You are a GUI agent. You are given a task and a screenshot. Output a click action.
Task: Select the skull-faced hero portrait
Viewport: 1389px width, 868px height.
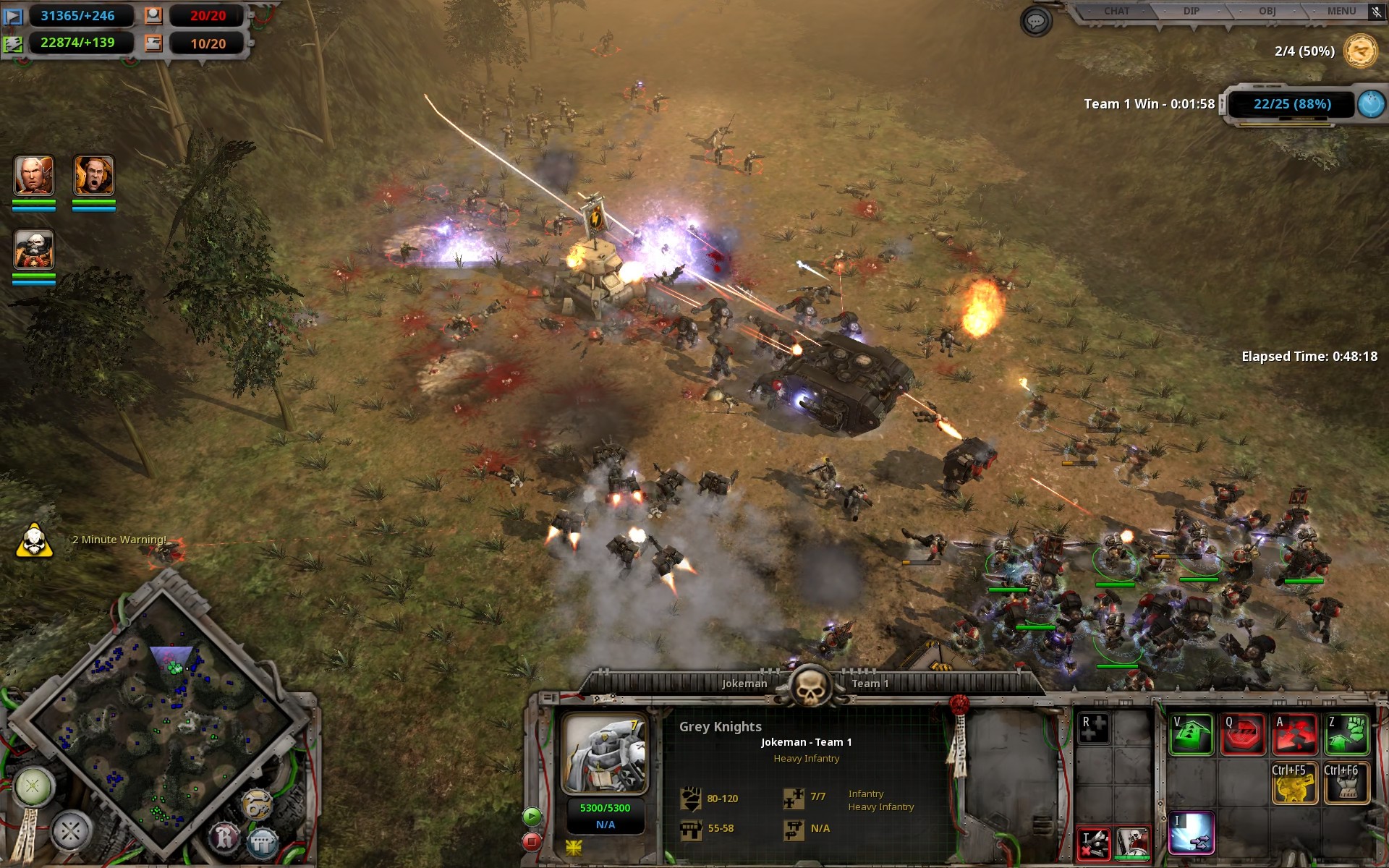34,250
